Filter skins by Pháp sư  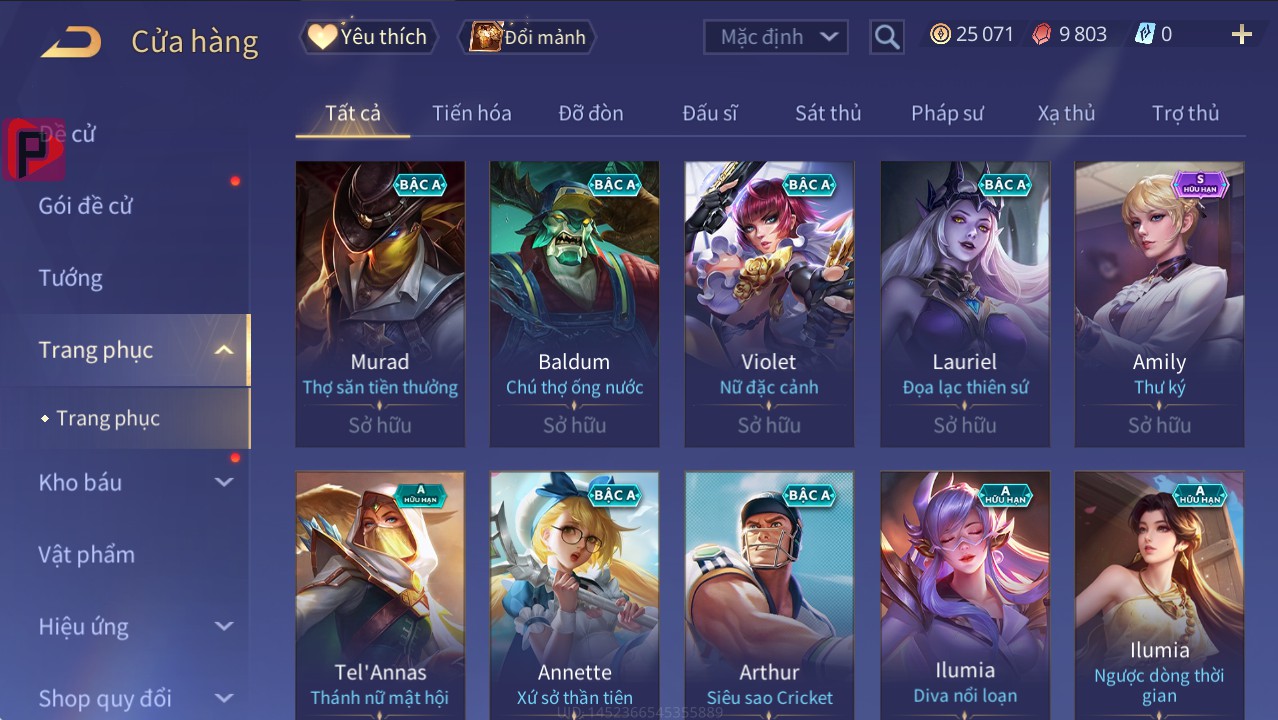947,113
